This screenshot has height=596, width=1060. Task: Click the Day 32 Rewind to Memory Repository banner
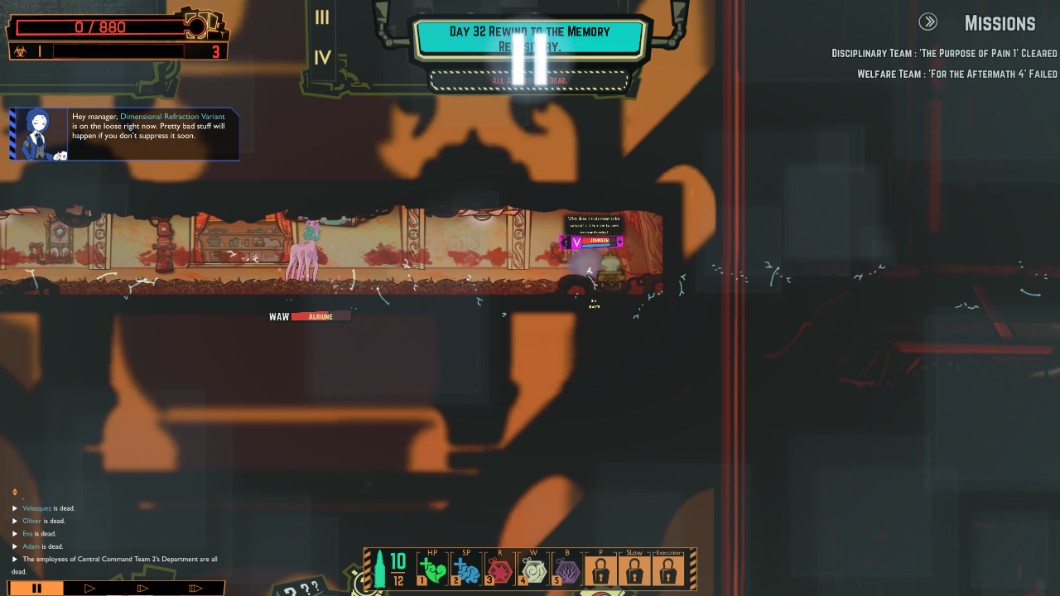[530, 38]
